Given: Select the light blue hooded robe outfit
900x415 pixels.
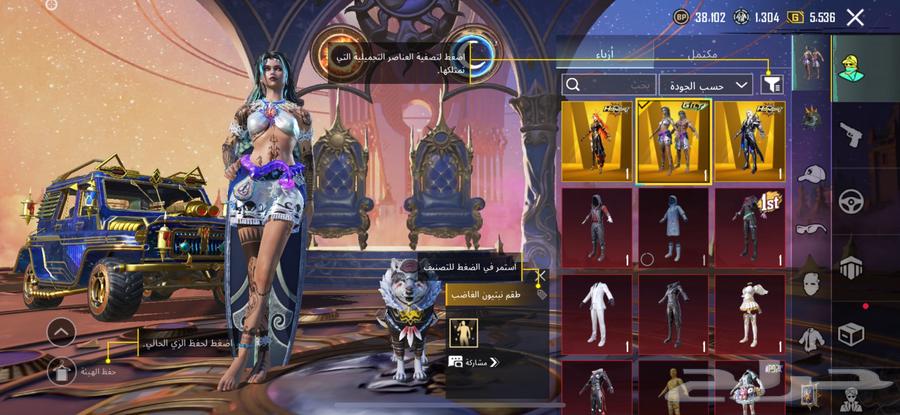Looking at the screenshot, I should [x=673, y=227].
